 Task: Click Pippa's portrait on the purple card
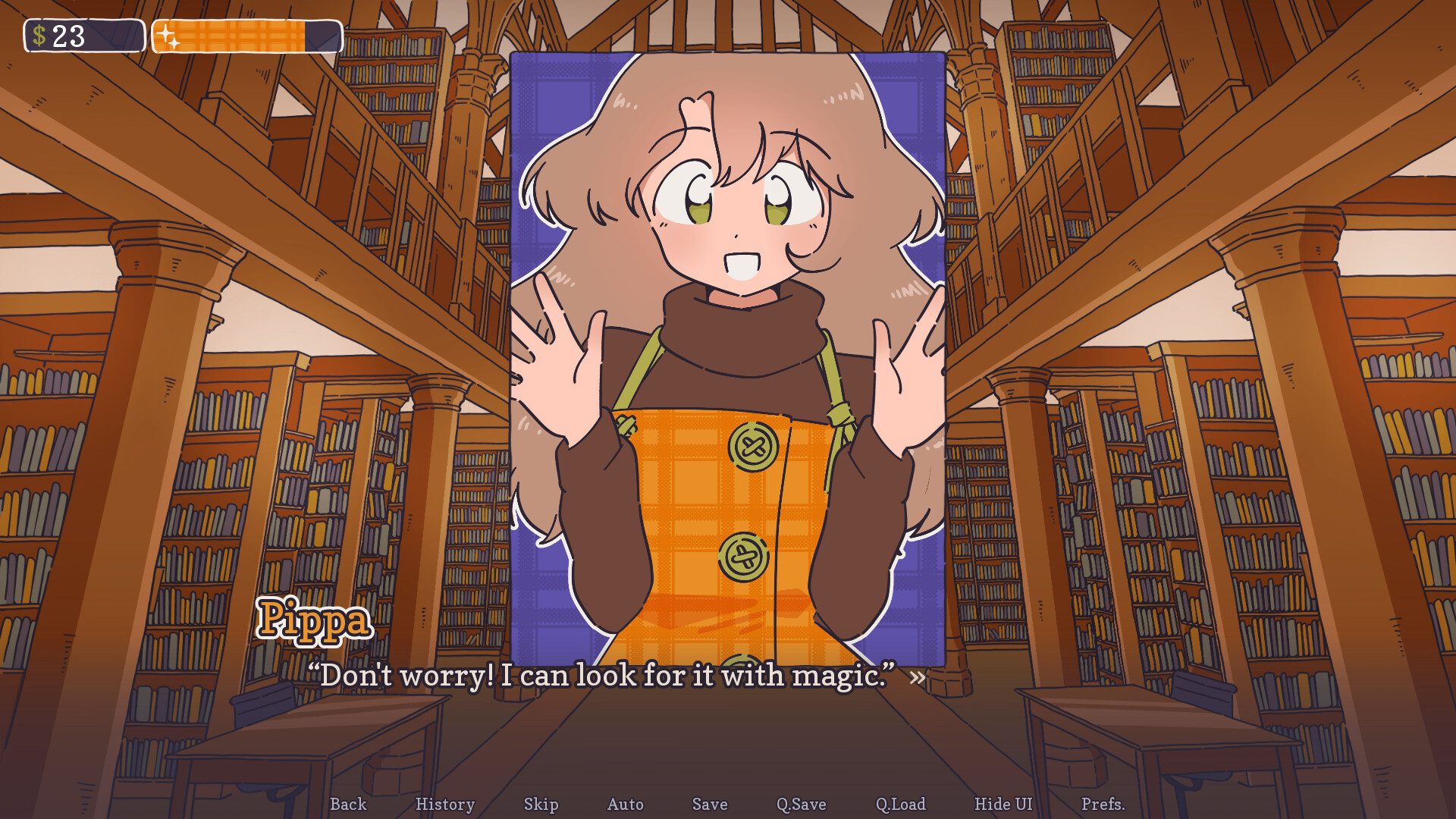pyautogui.click(x=728, y=227)
